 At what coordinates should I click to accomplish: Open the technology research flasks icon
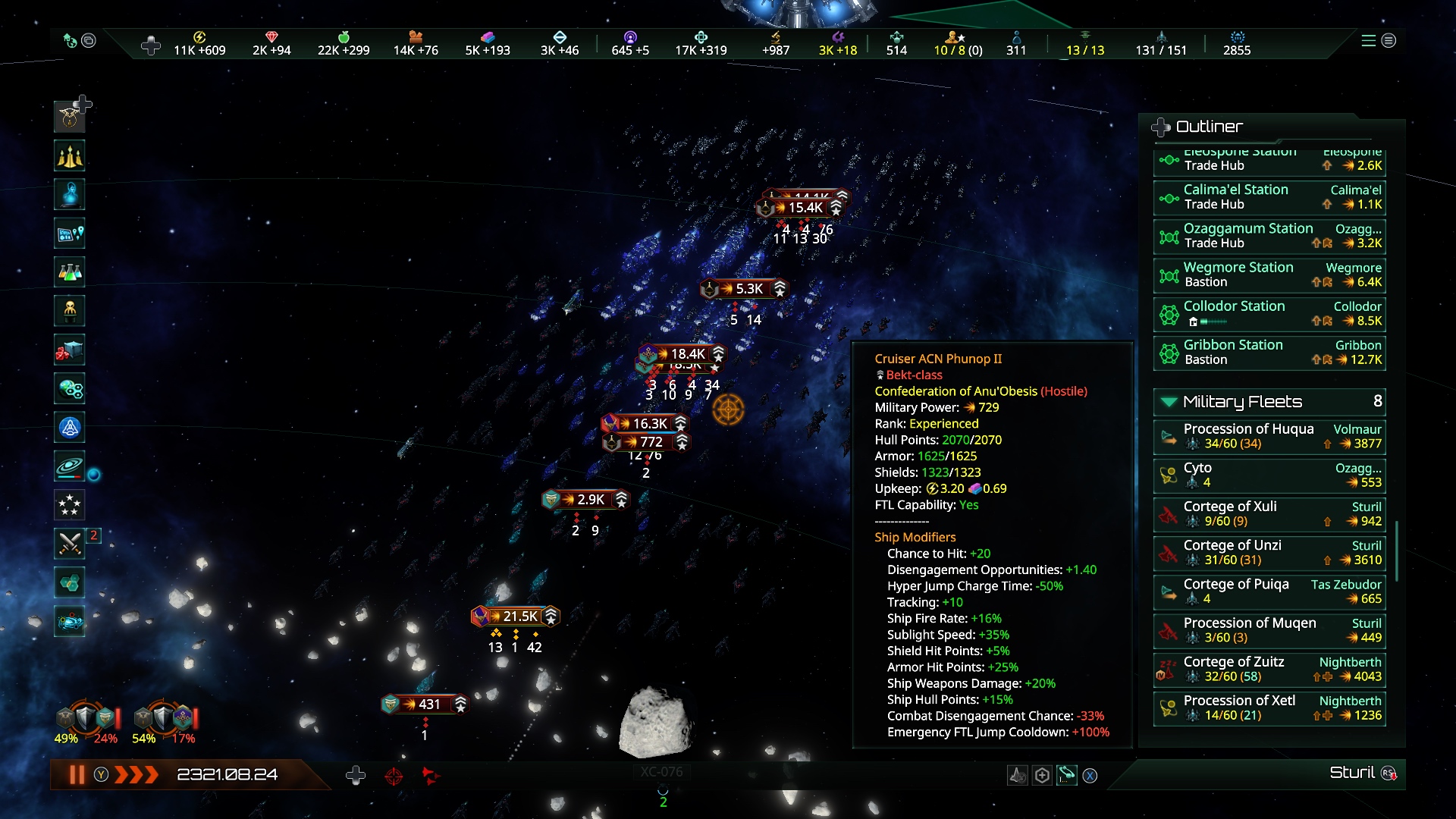[70, 272]
